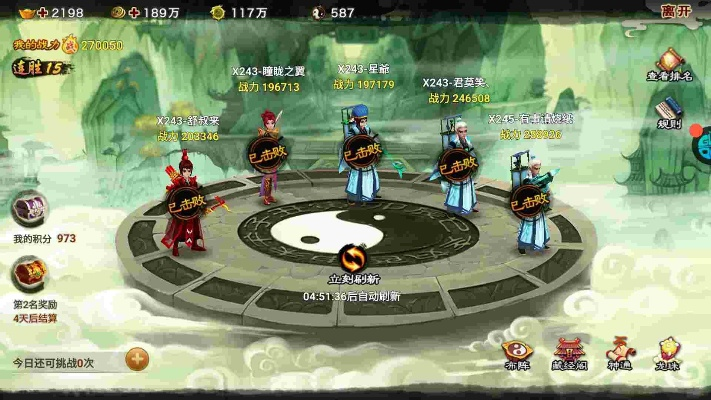The image size is (711, 400).
Task: Tap 立刻刷新 to refresh opponents now
Action: [354, 261]
